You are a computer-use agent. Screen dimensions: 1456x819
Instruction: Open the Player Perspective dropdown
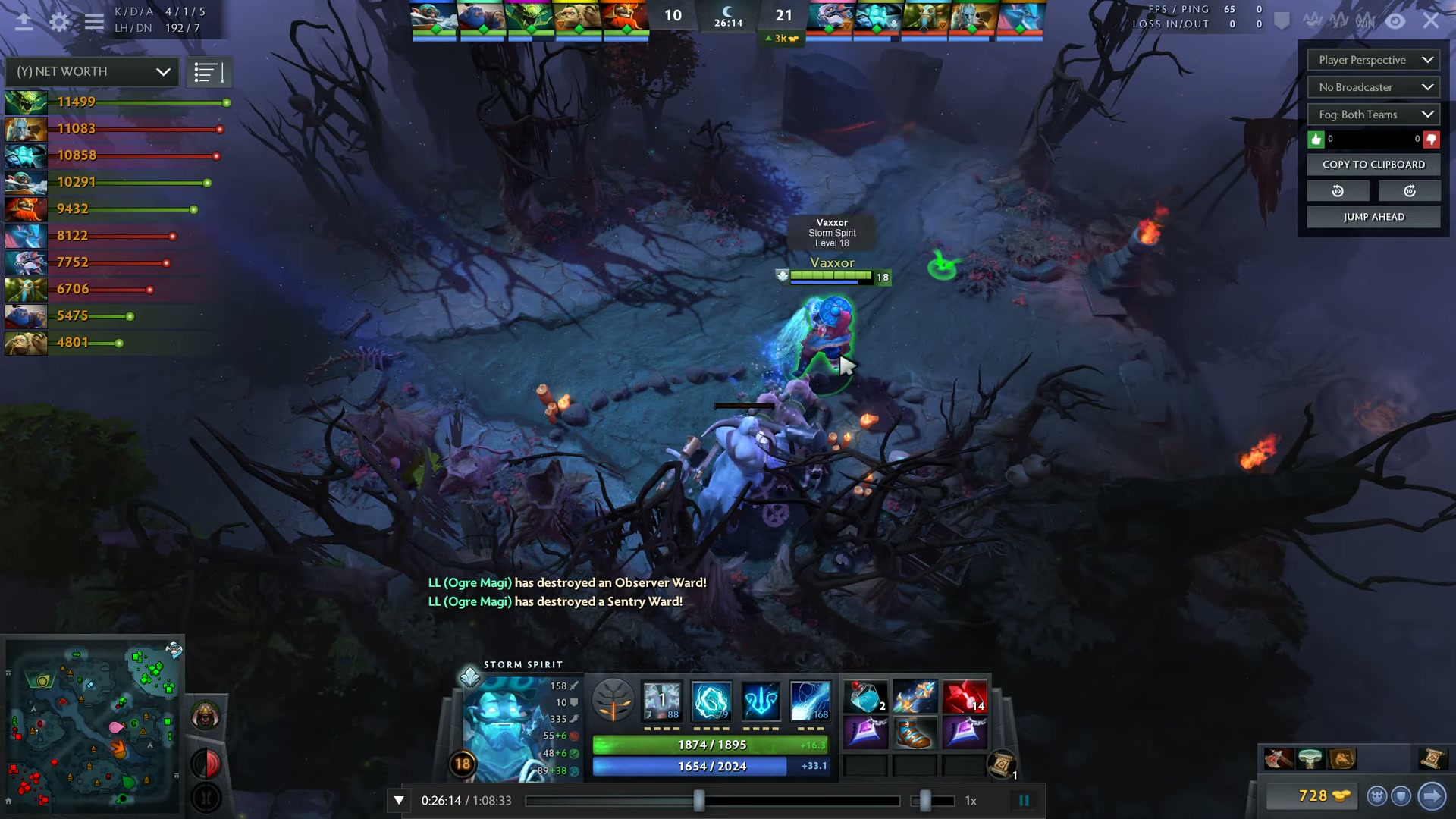(1373, 59)
